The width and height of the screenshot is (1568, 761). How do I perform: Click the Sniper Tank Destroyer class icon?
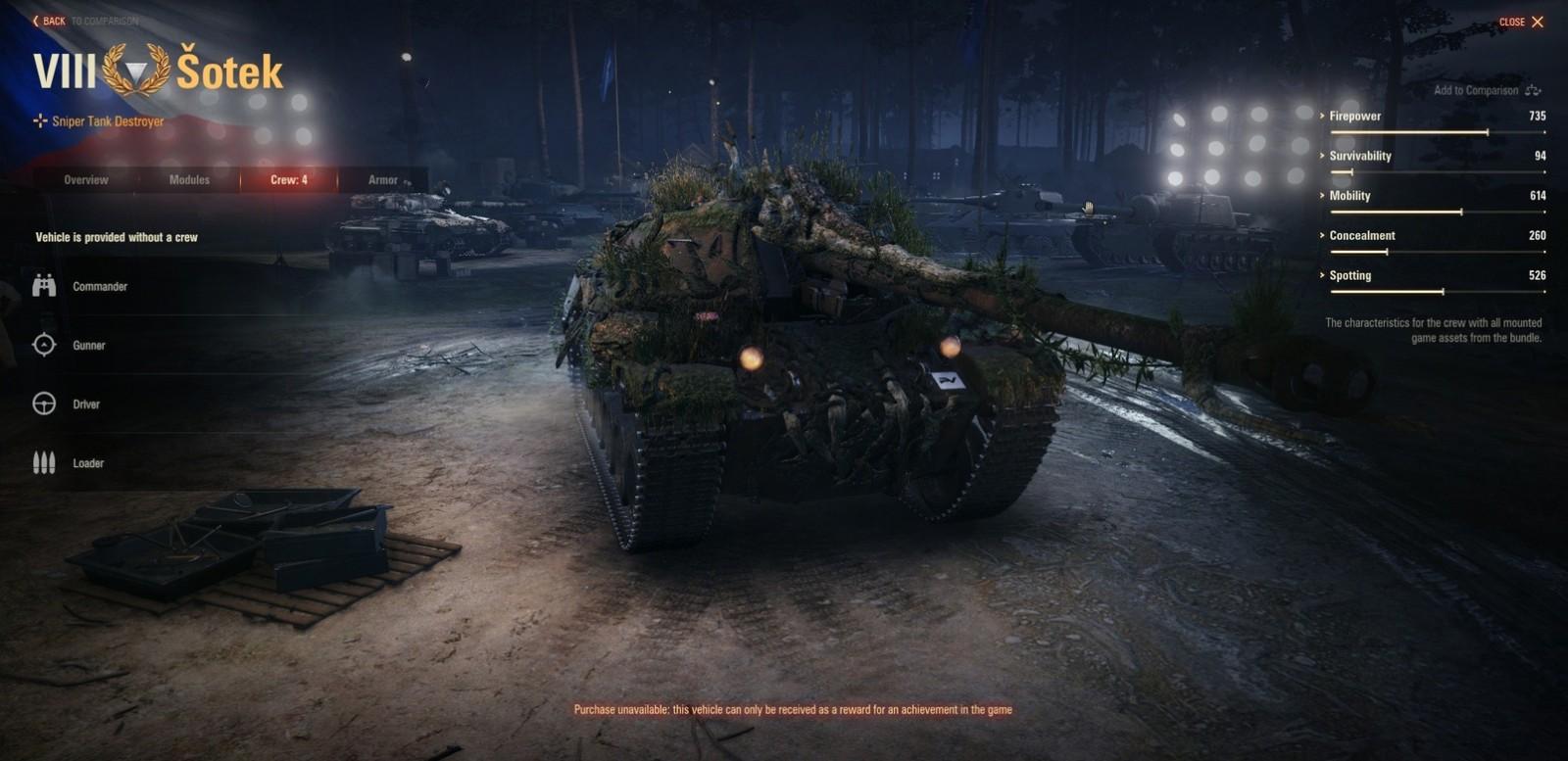[39, 121]
